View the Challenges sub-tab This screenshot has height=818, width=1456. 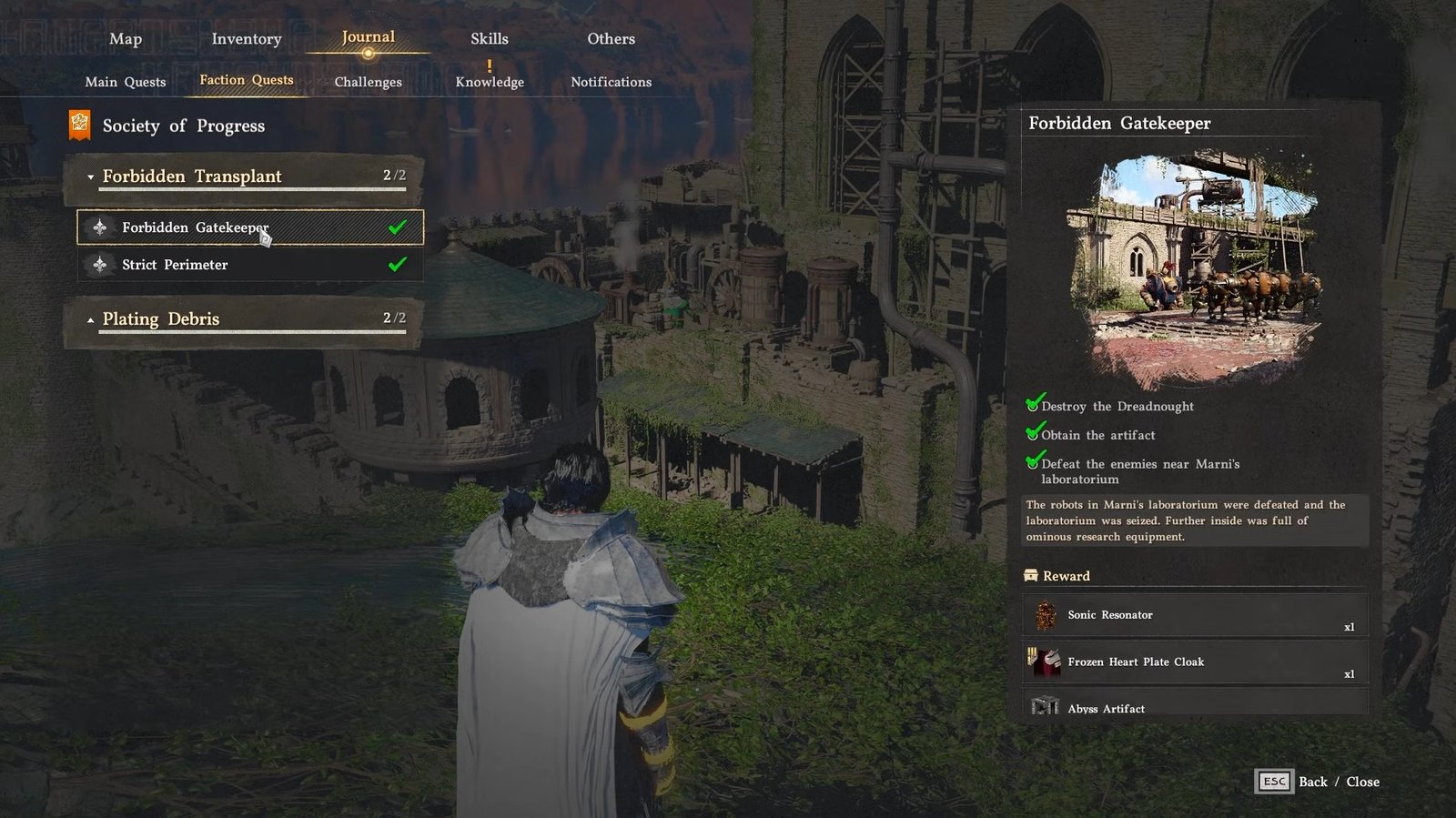(368, 82)
